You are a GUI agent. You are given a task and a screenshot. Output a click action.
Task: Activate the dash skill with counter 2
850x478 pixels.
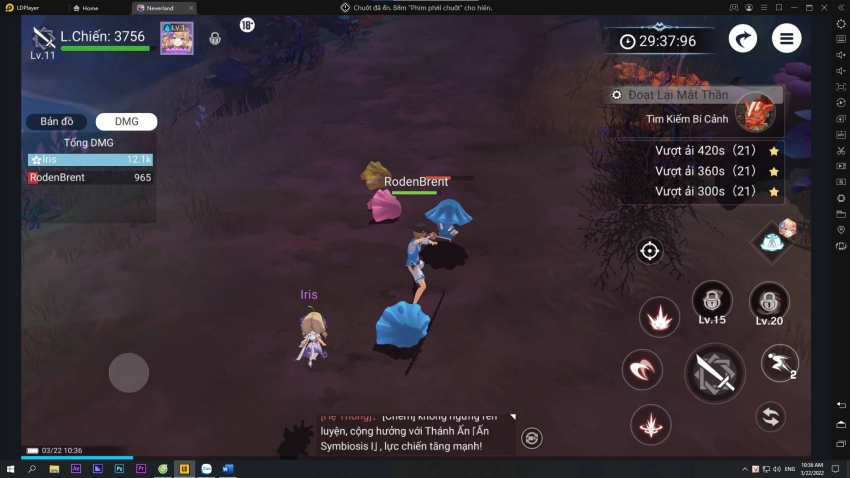click(x=779, y=363)
